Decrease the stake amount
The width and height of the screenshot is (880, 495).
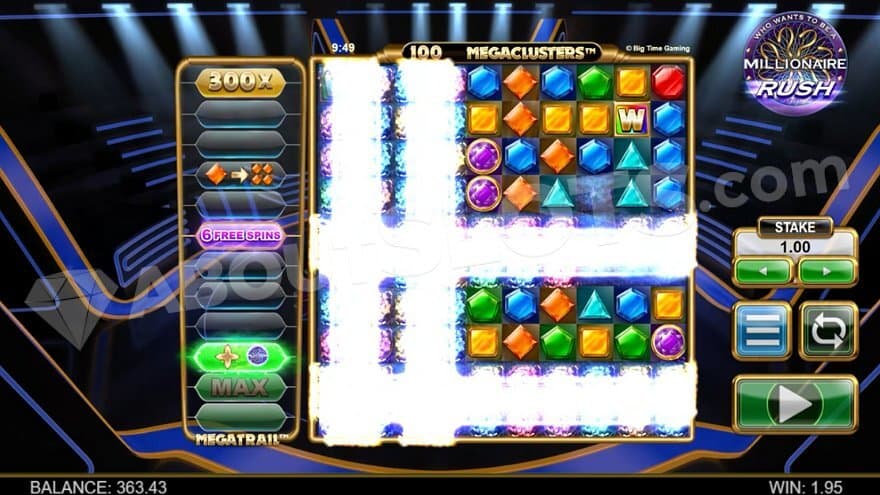click(763, 270)
